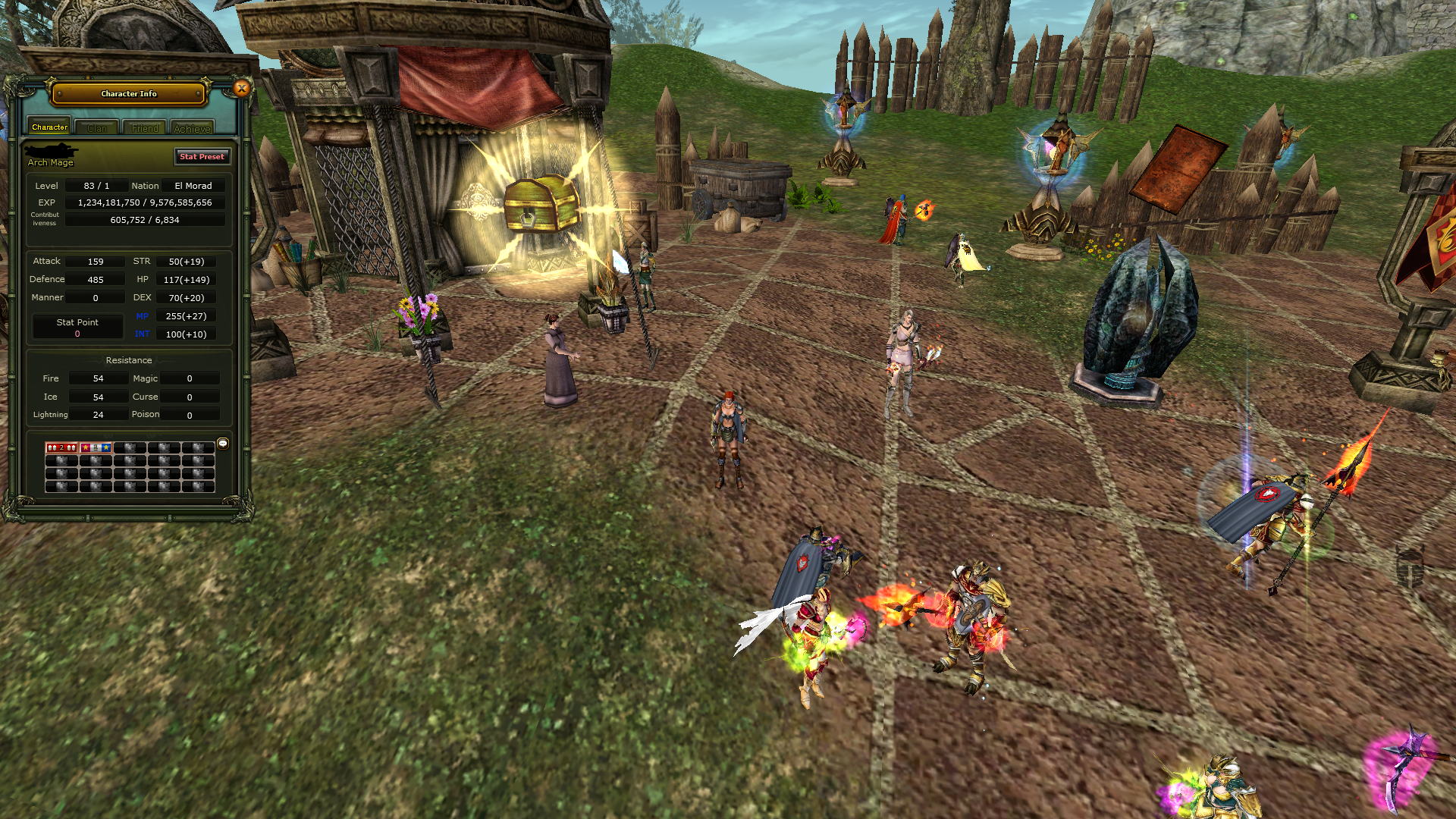
Task: Select the Character tab
Action: [x=49, y=127]
